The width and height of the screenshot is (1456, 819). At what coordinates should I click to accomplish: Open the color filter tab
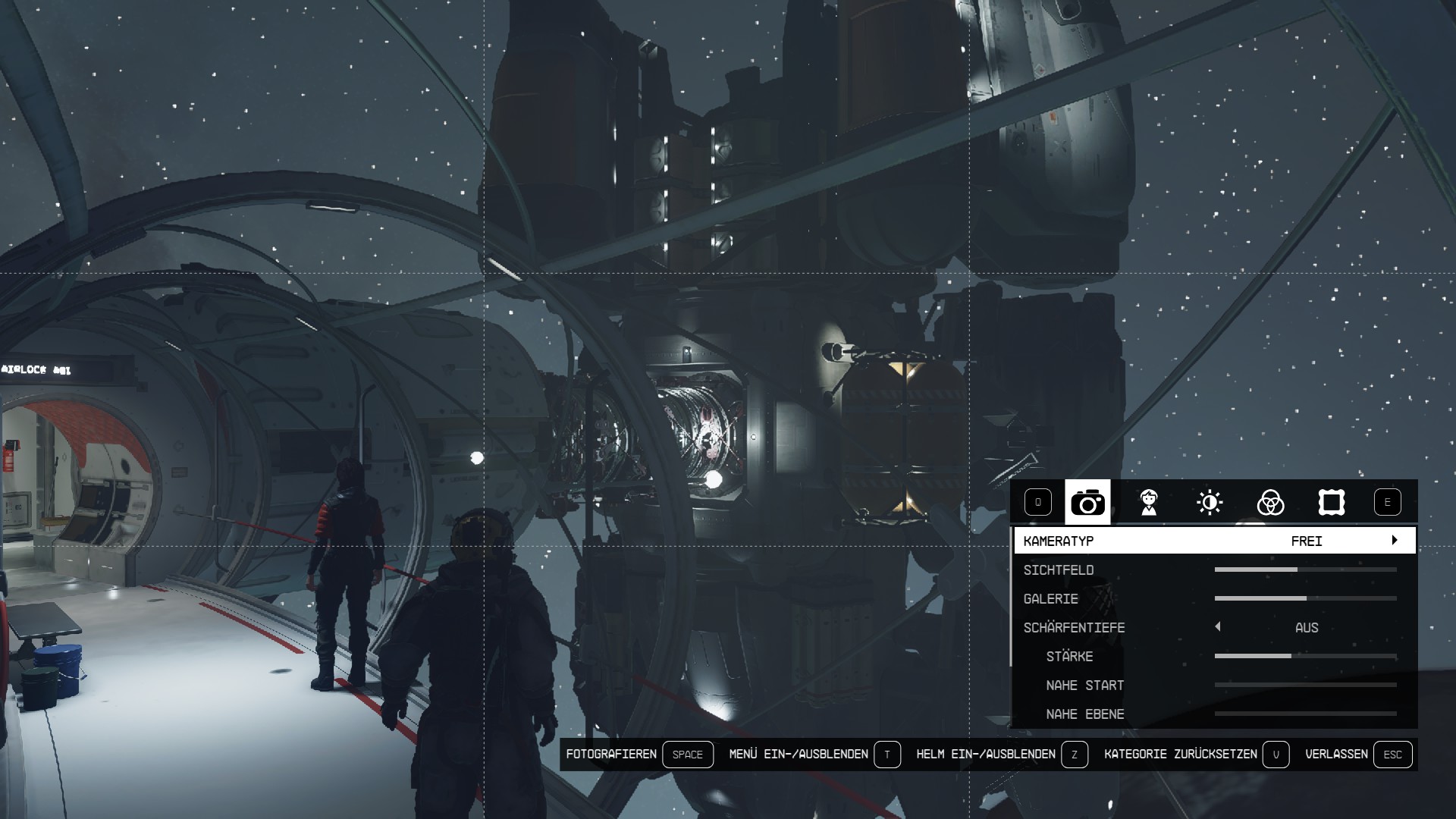tap(1270, 502)
